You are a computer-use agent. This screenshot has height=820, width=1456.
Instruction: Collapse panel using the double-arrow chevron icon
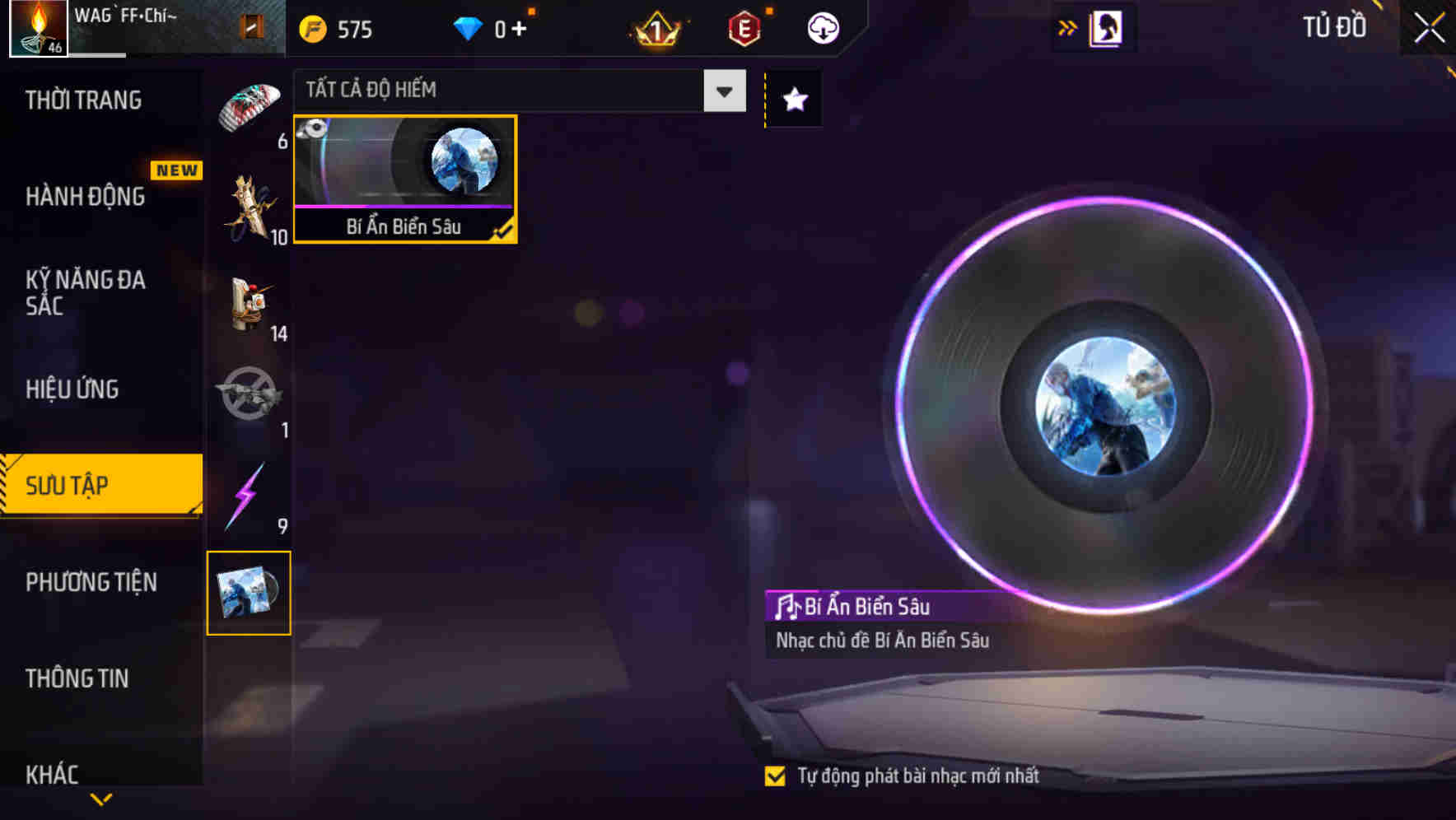coord(1066,26)
